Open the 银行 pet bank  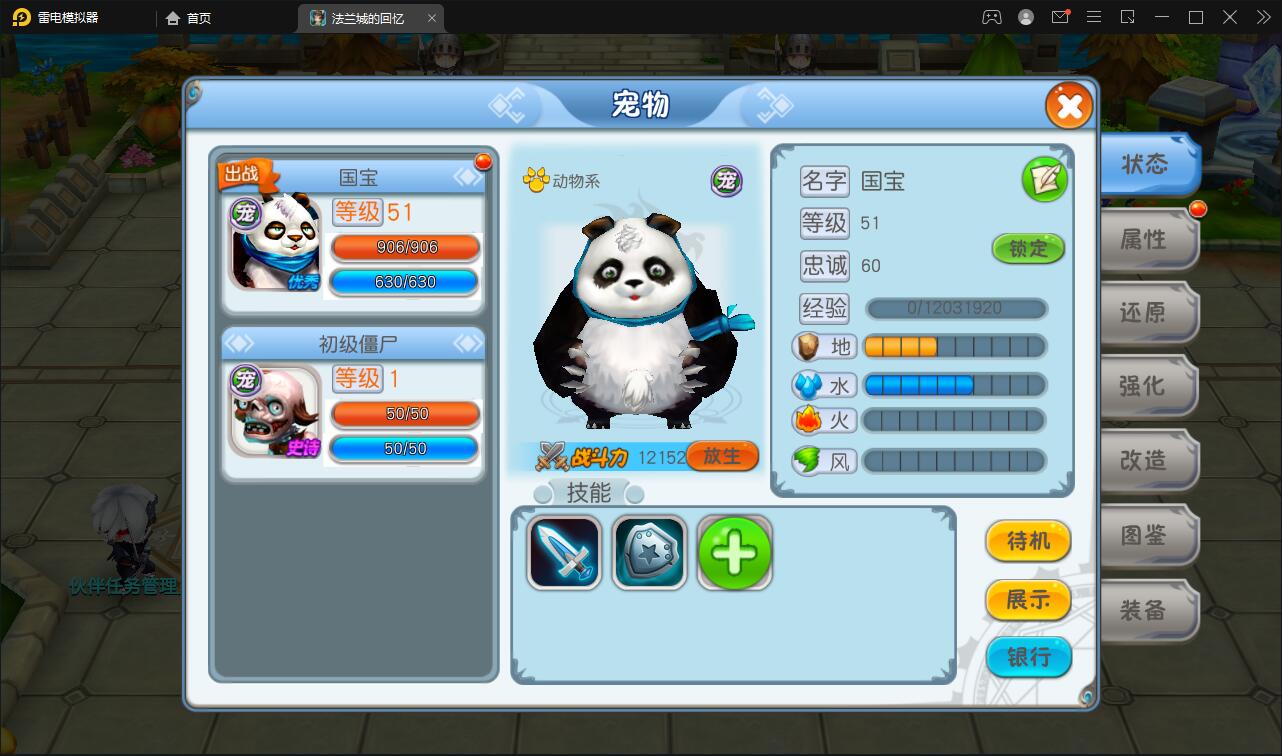tap(1028, 658)
